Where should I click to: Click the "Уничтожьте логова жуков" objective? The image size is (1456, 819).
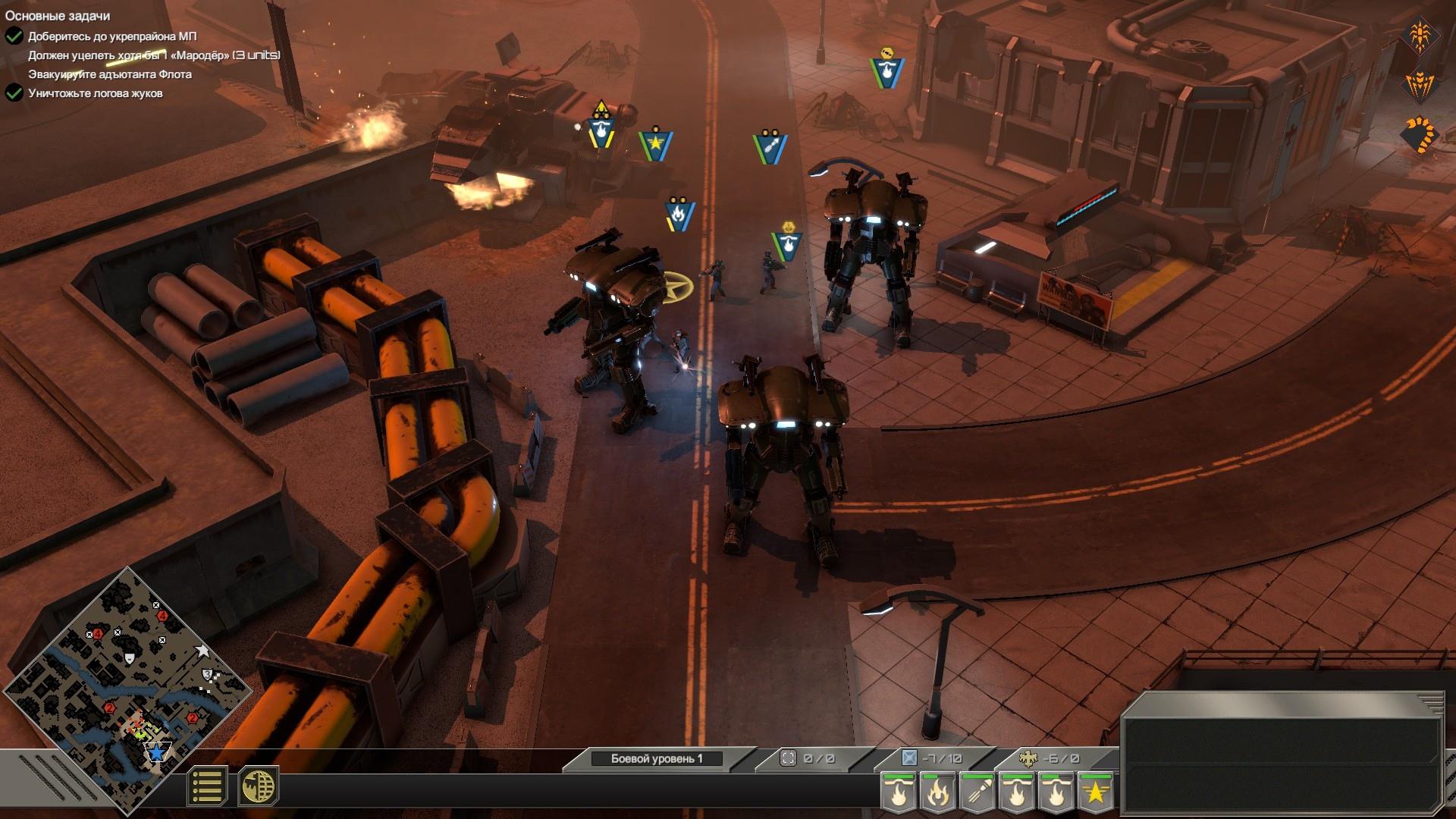pyautogui.click(x=96, y=93)
